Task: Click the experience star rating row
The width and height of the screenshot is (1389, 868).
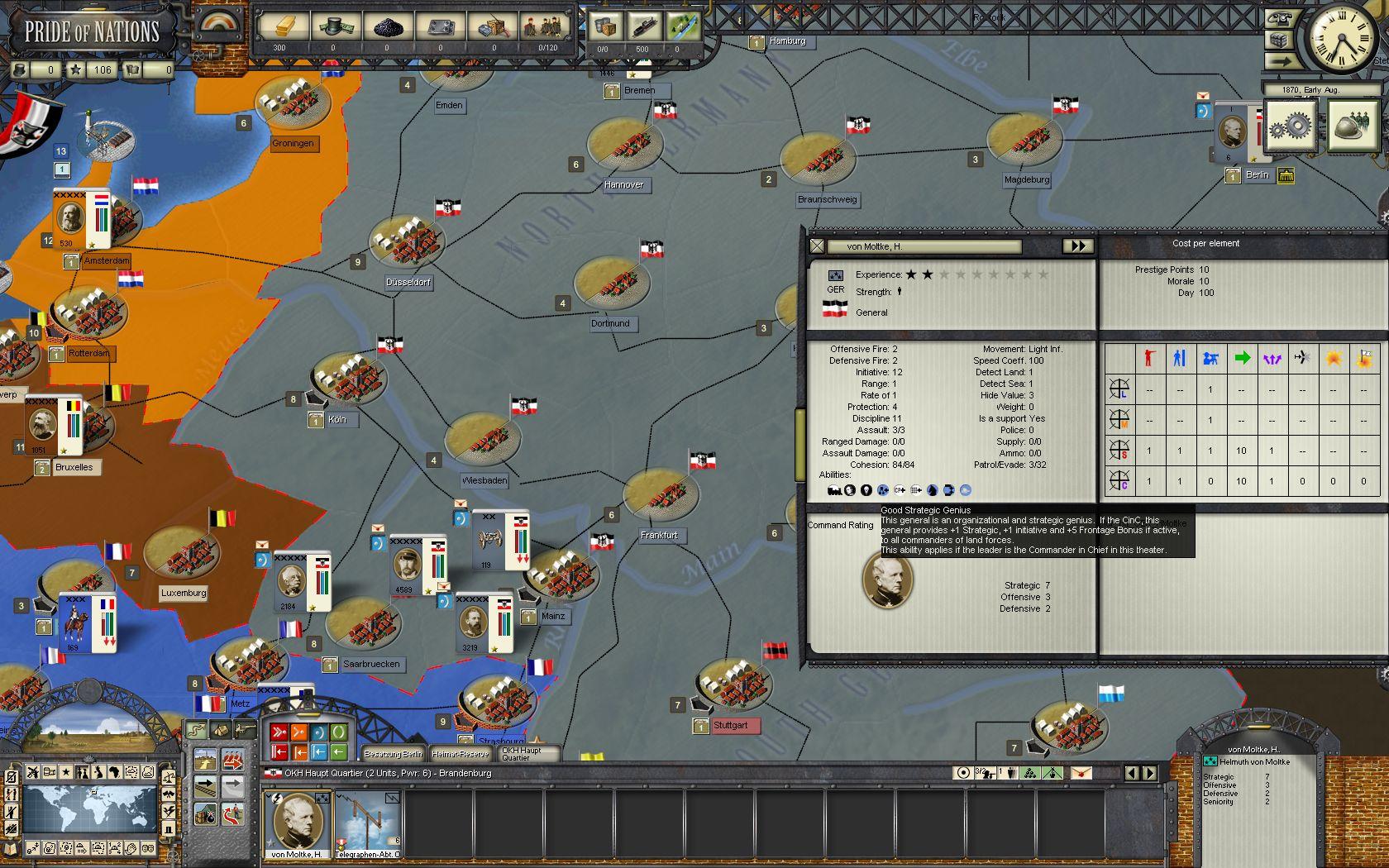Action: point(976,275)
